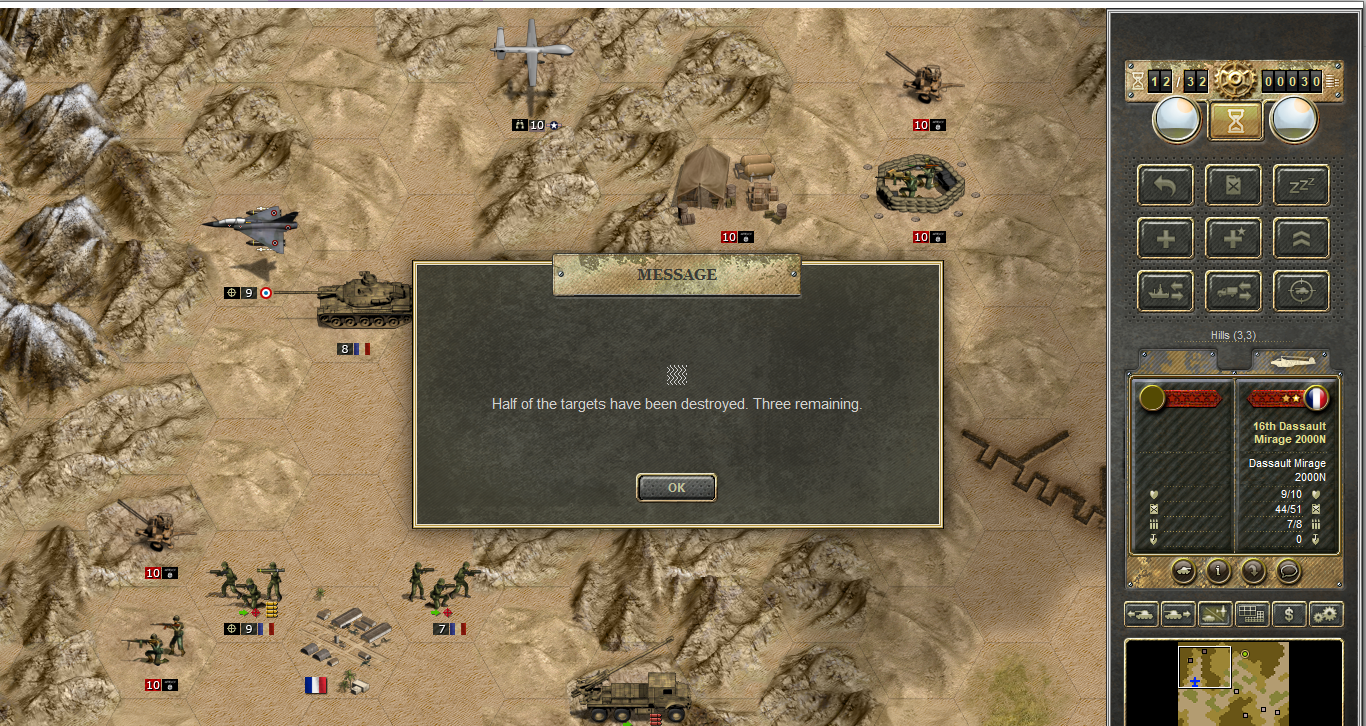Activate the tank crosshair button

[1301, 292]
